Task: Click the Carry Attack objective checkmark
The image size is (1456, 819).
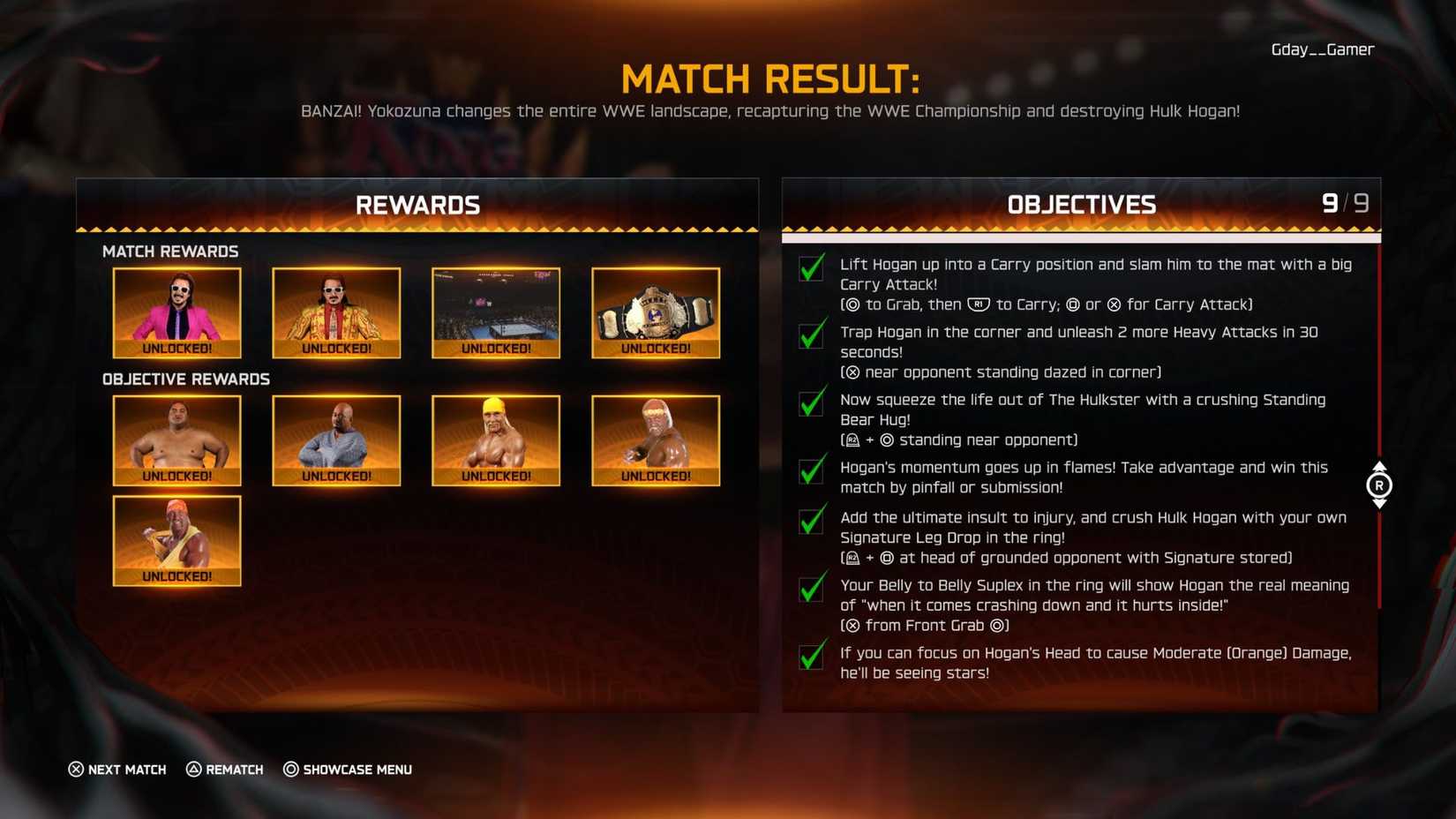Action: tap(811, 268)
